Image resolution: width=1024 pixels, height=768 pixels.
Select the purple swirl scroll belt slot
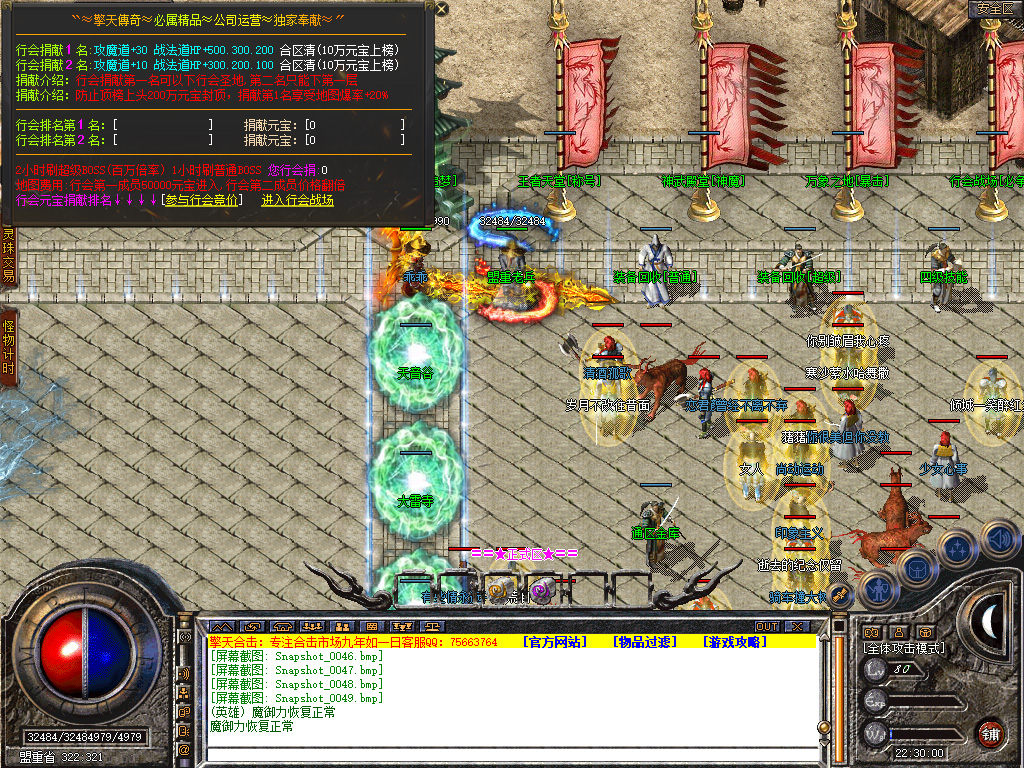541,590
